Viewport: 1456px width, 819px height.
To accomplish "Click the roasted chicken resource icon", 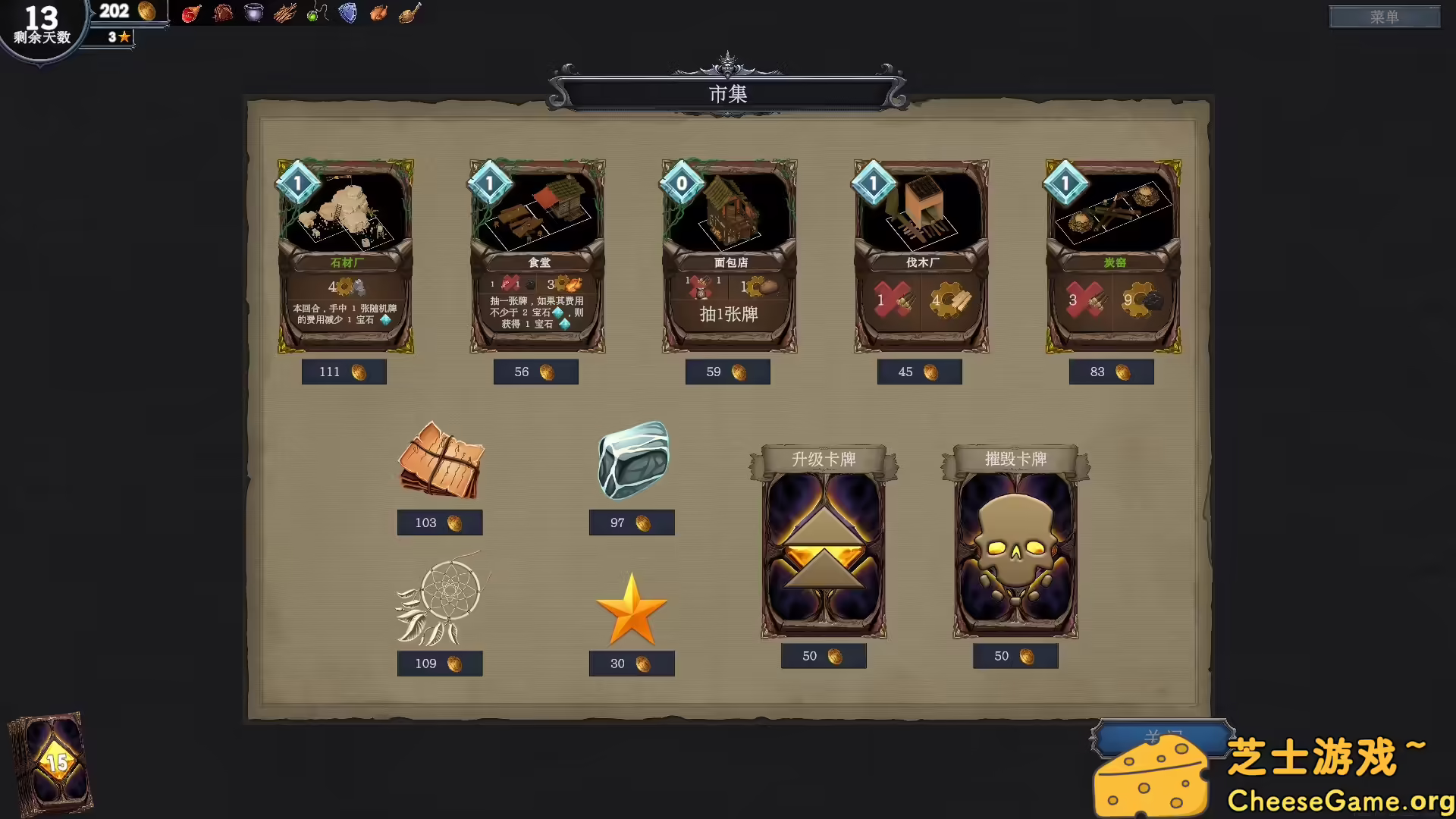I will (x=378, y=12).
